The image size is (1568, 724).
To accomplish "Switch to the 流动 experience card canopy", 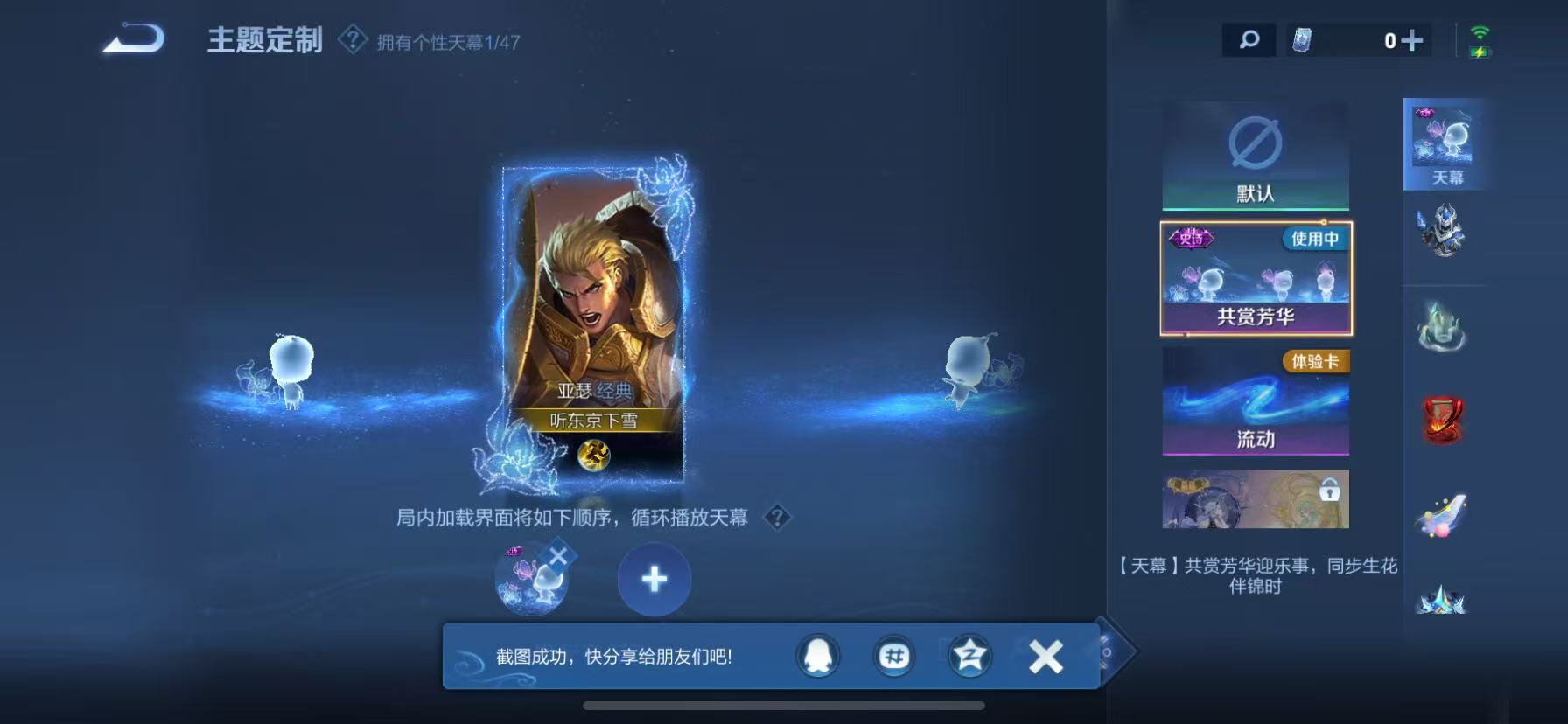I will click(x=1255, y=402).
